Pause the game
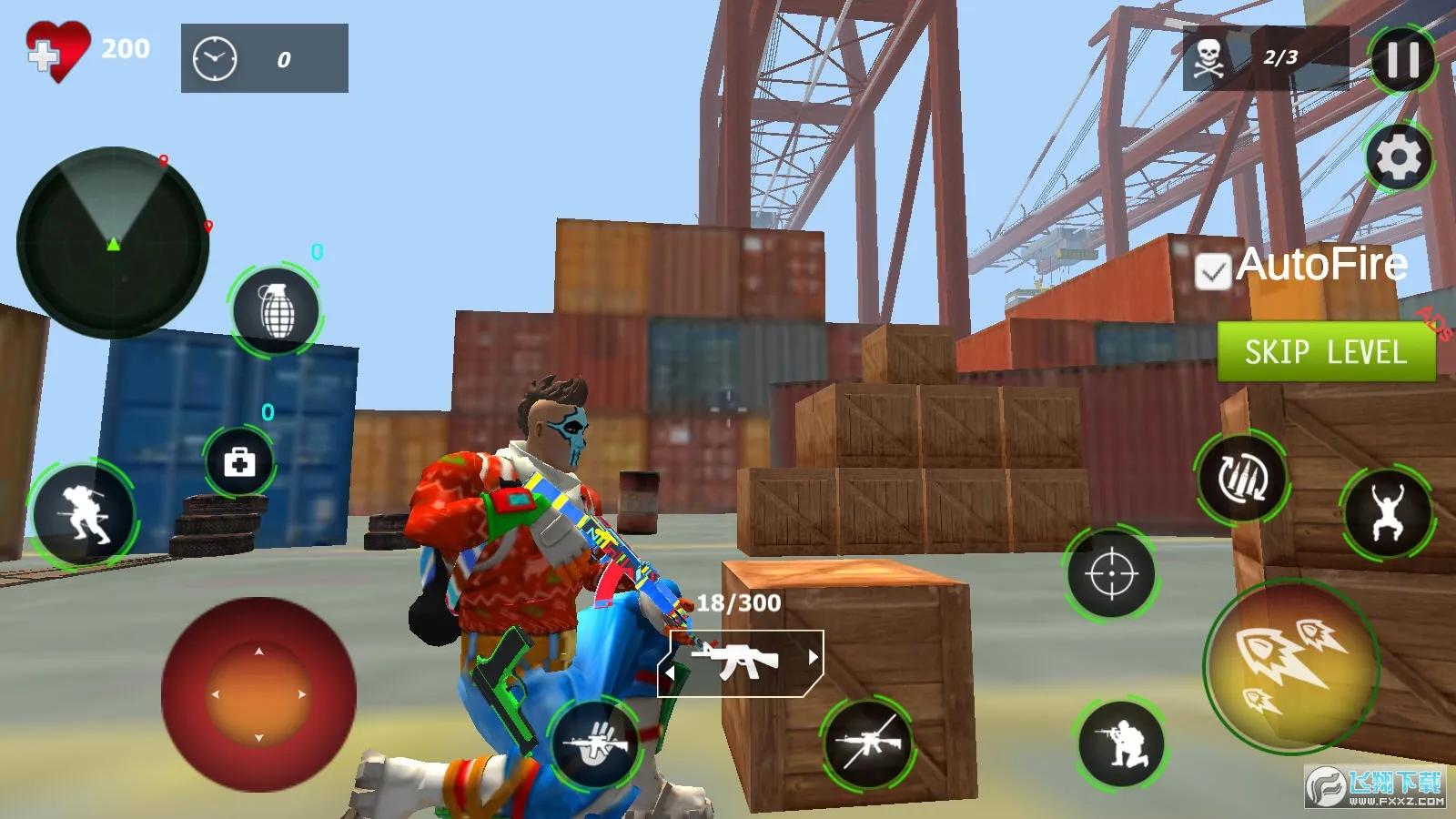1456x819 pixels. tap(1402, 60)
